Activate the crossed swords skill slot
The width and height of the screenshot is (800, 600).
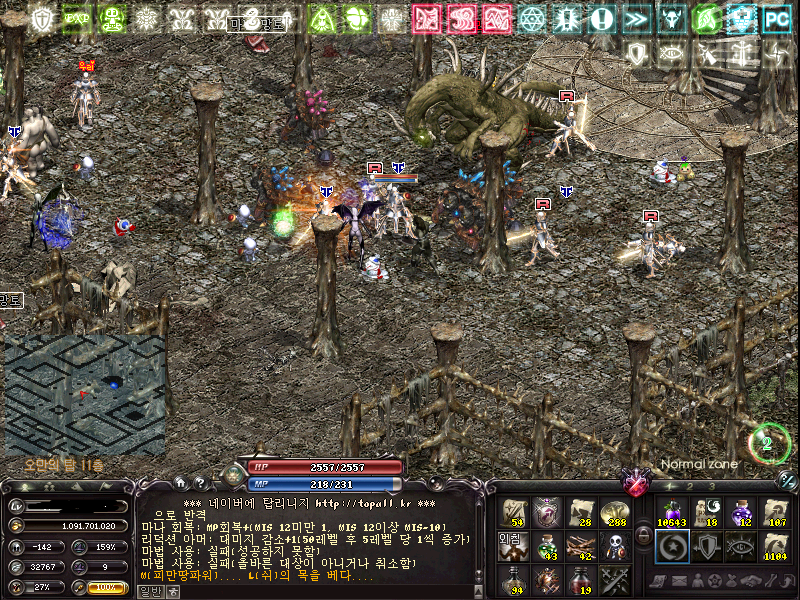pos(613,579)
